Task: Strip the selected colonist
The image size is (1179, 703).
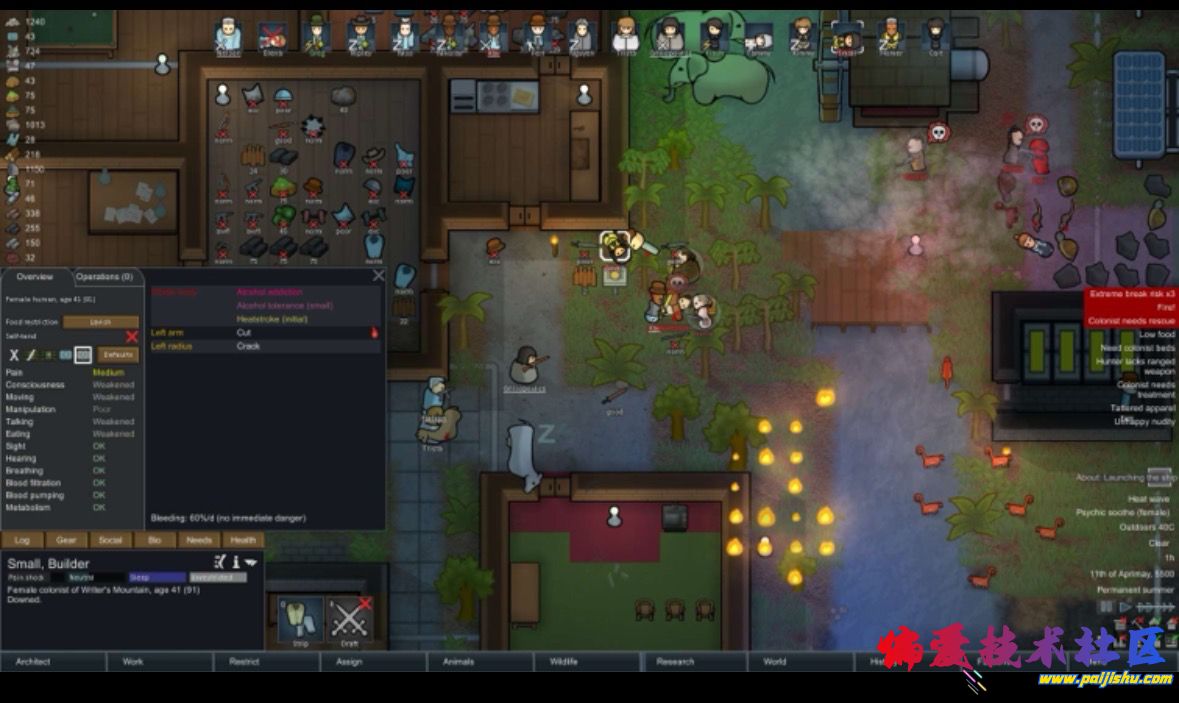Action: click(x=300, y=620)
